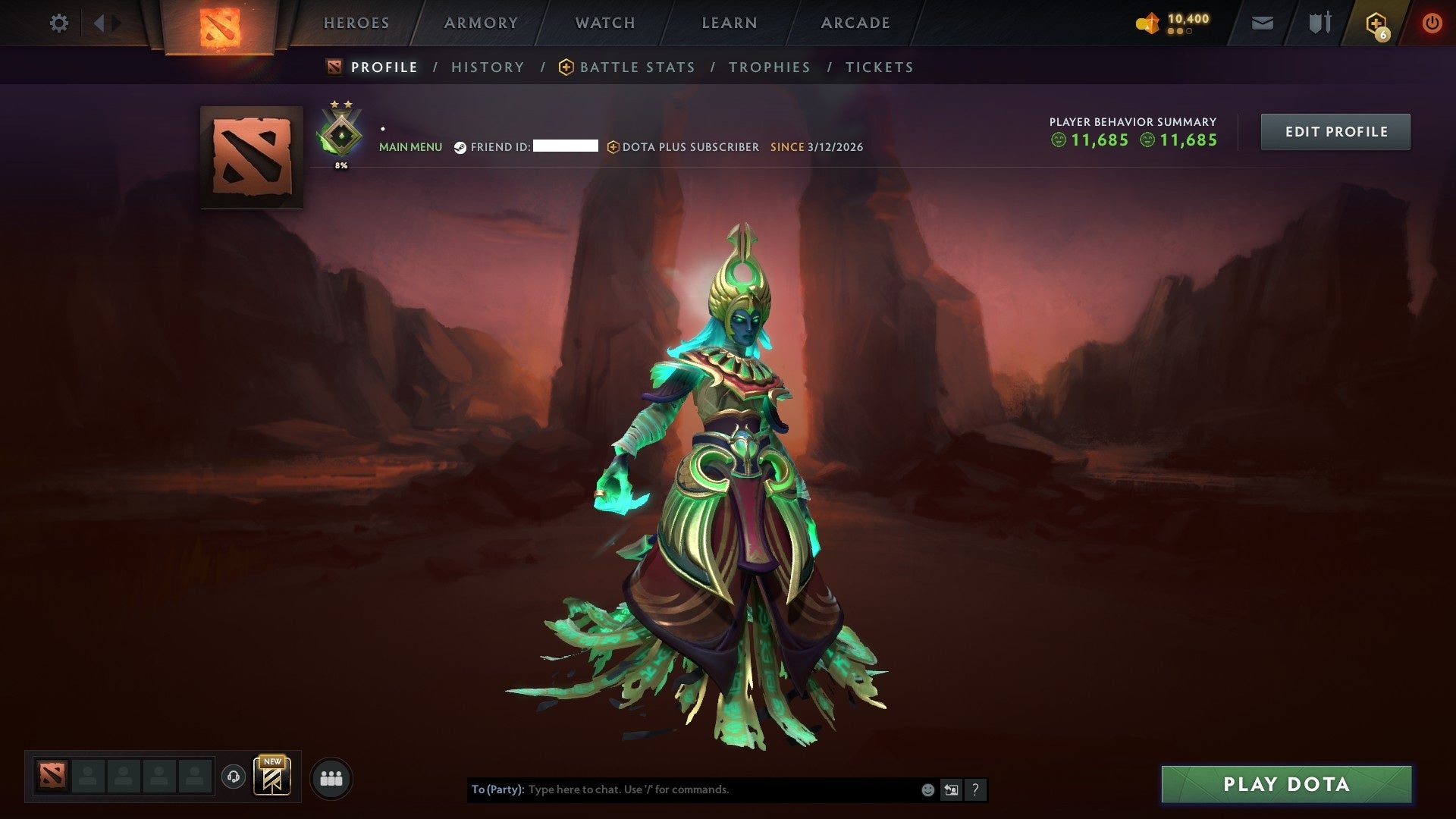This screenshot has width=1456, height=819.
Task: Open the BATTLE STATS tab
Action: [x=637, y=67]
